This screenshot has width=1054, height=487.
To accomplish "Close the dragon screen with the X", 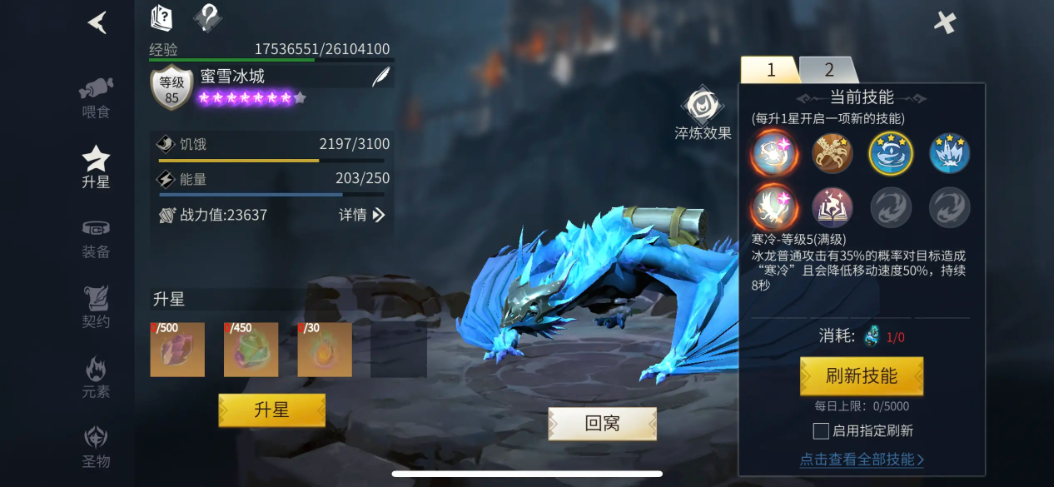I will point(944,22).
